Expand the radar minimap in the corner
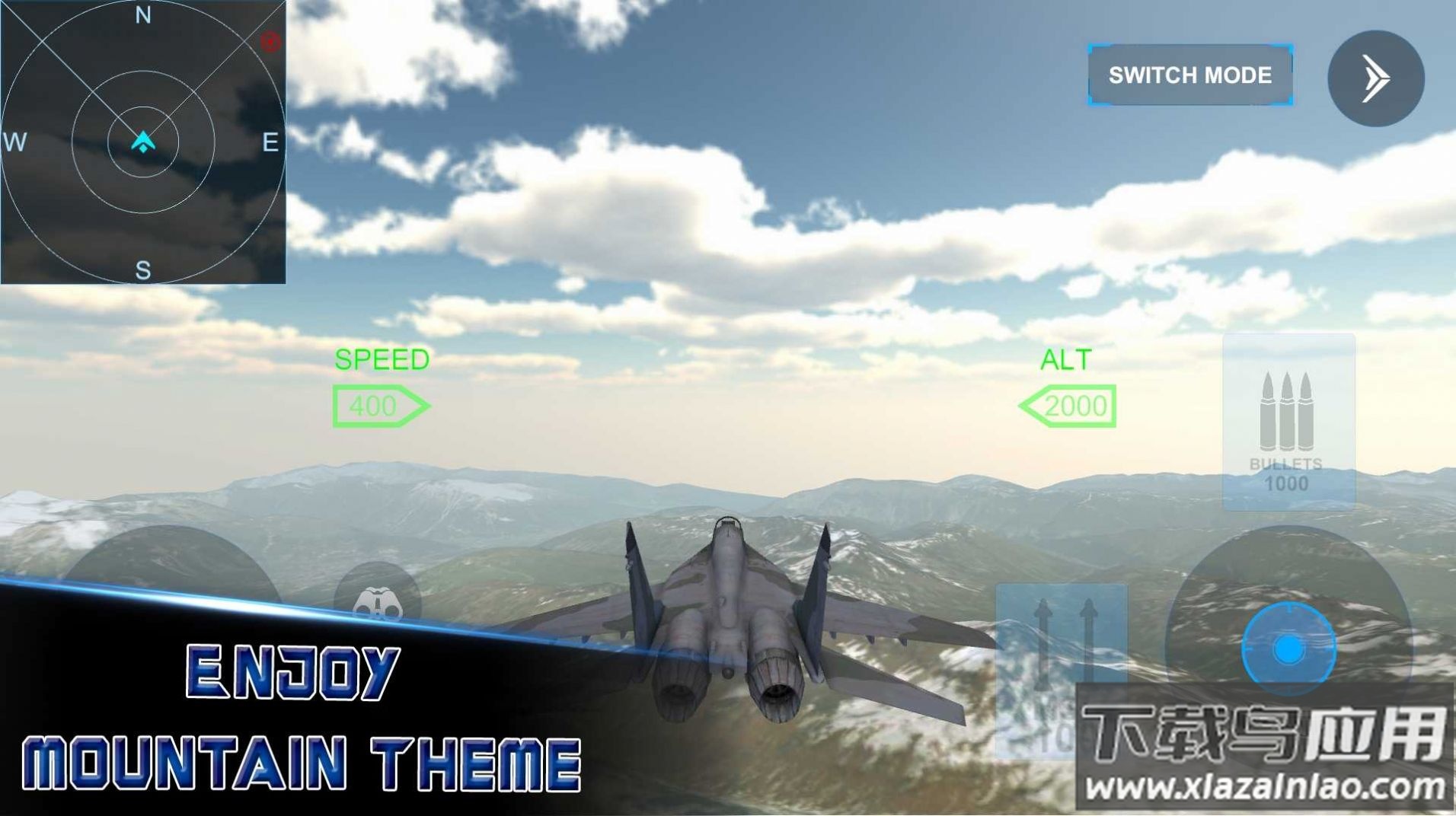 pos(145,143)
